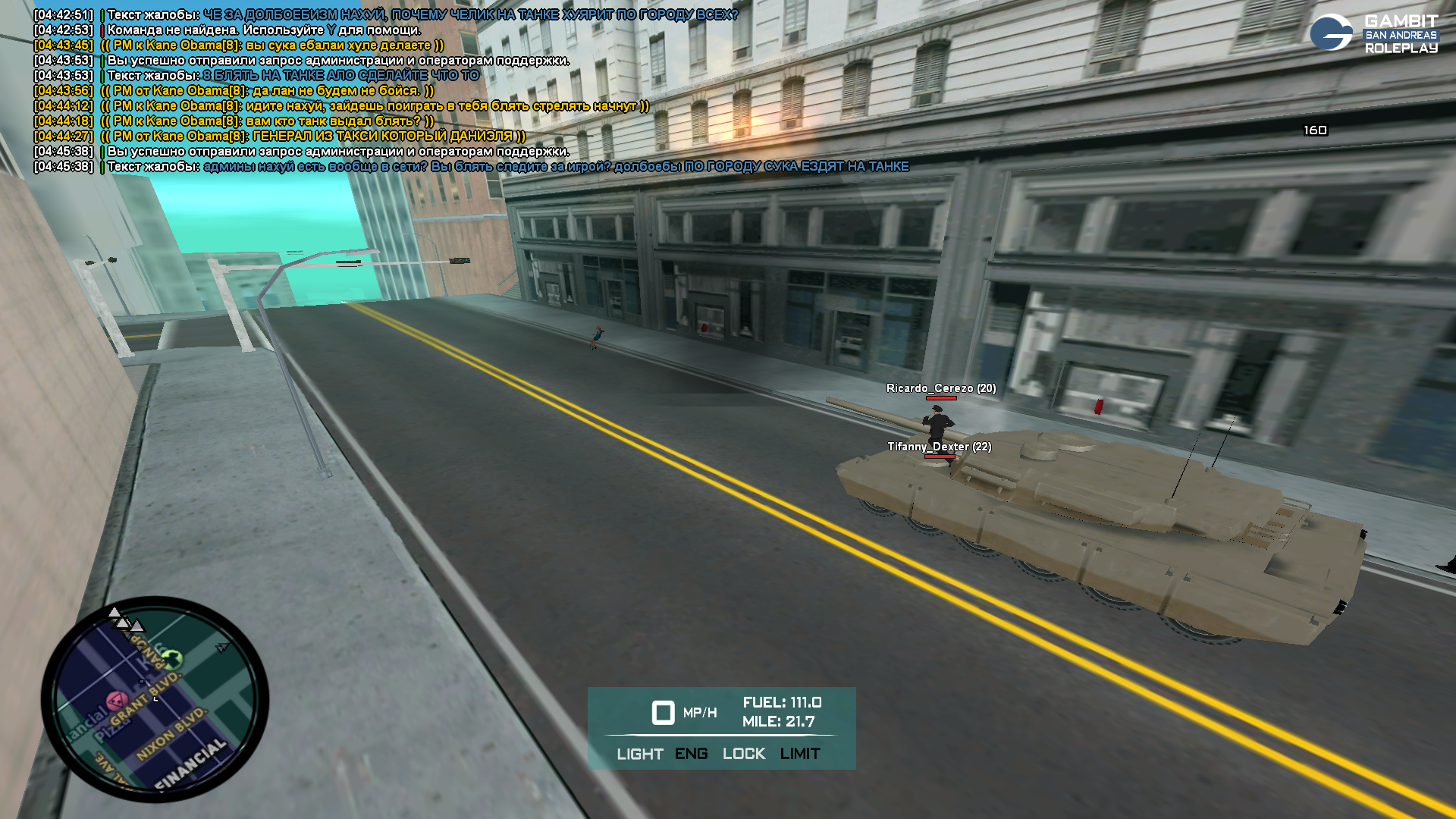
Task: Toggle the ENG engine indicator
Action: pyautogui.click(x=691, y=754)
